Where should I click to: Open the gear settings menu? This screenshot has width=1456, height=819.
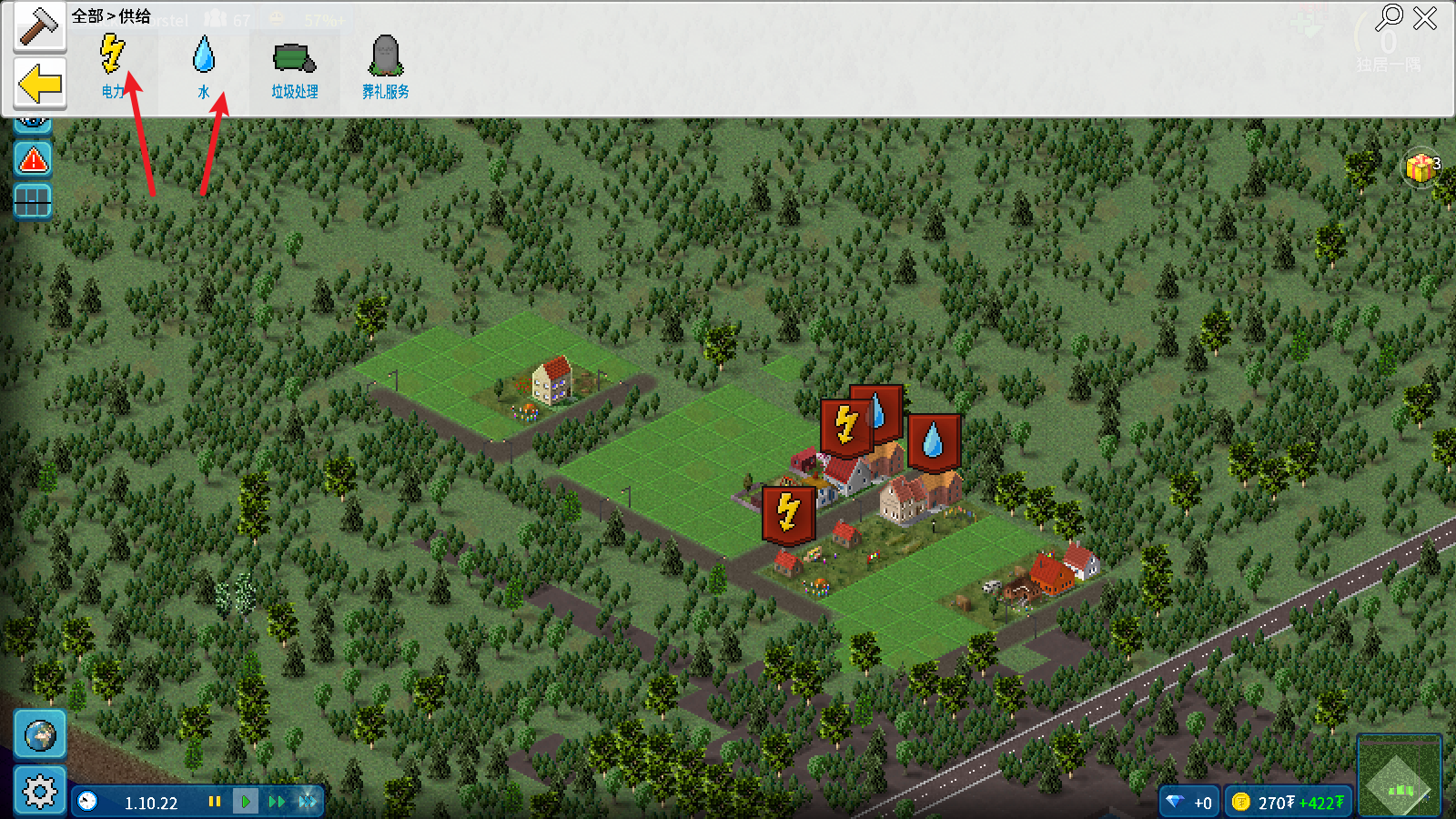point(40,791)
